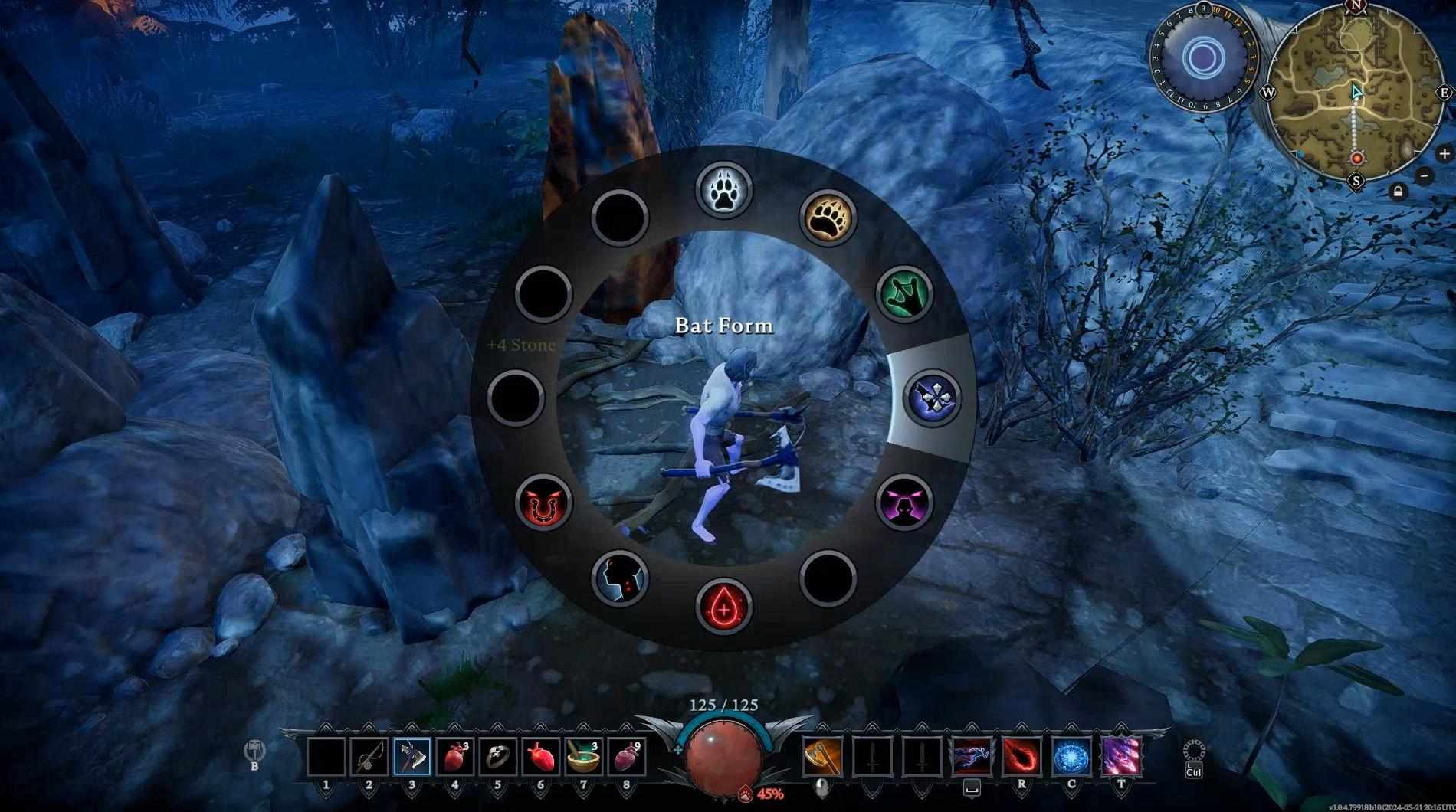The image size is (1456, 812).
Task: Select the dark heart stack of 9
Action: (627, 758)
